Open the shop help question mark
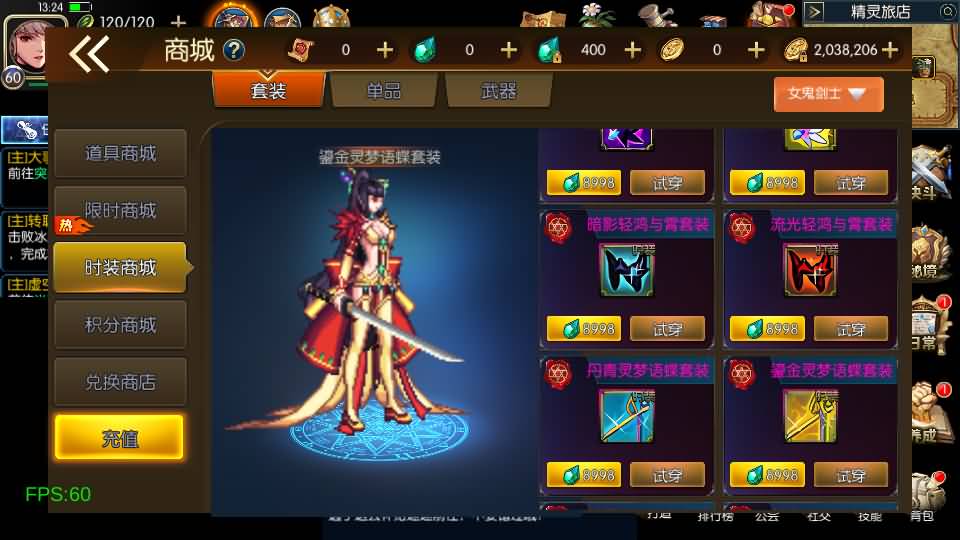The height and width of the screenshot is (540, 960). coord(234,50)
